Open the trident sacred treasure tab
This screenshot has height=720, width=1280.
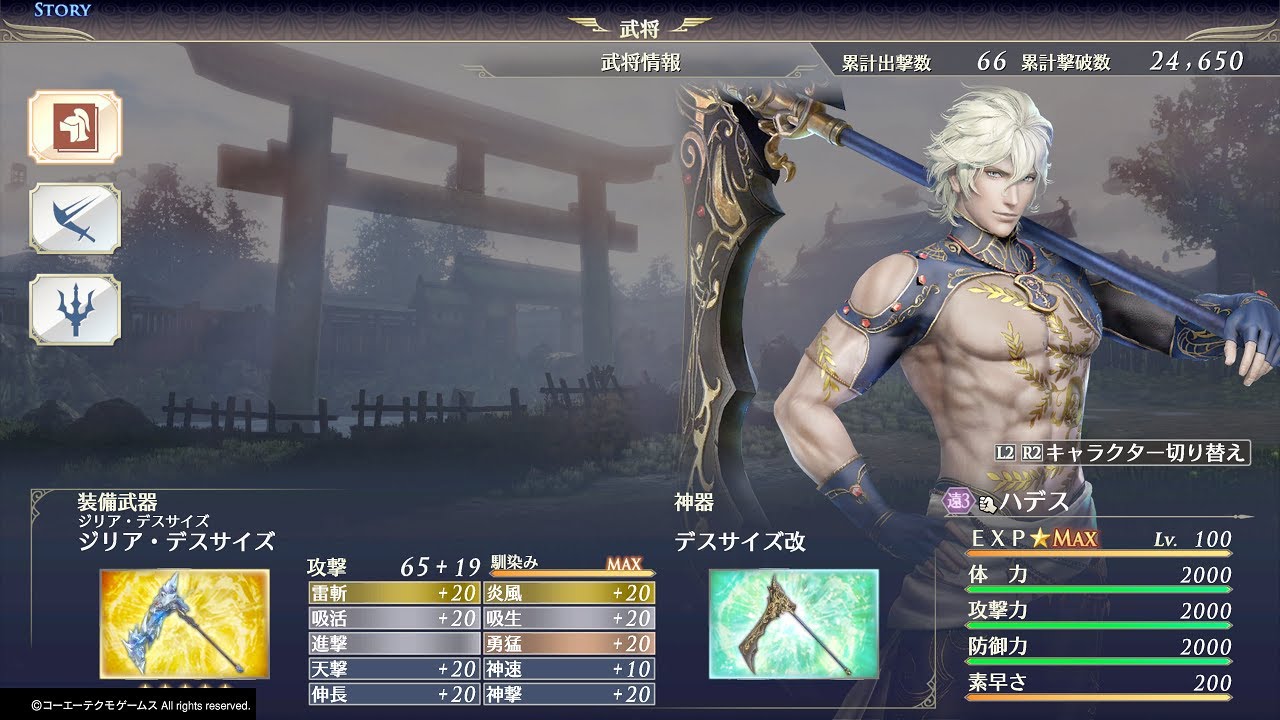click(74, 310)
